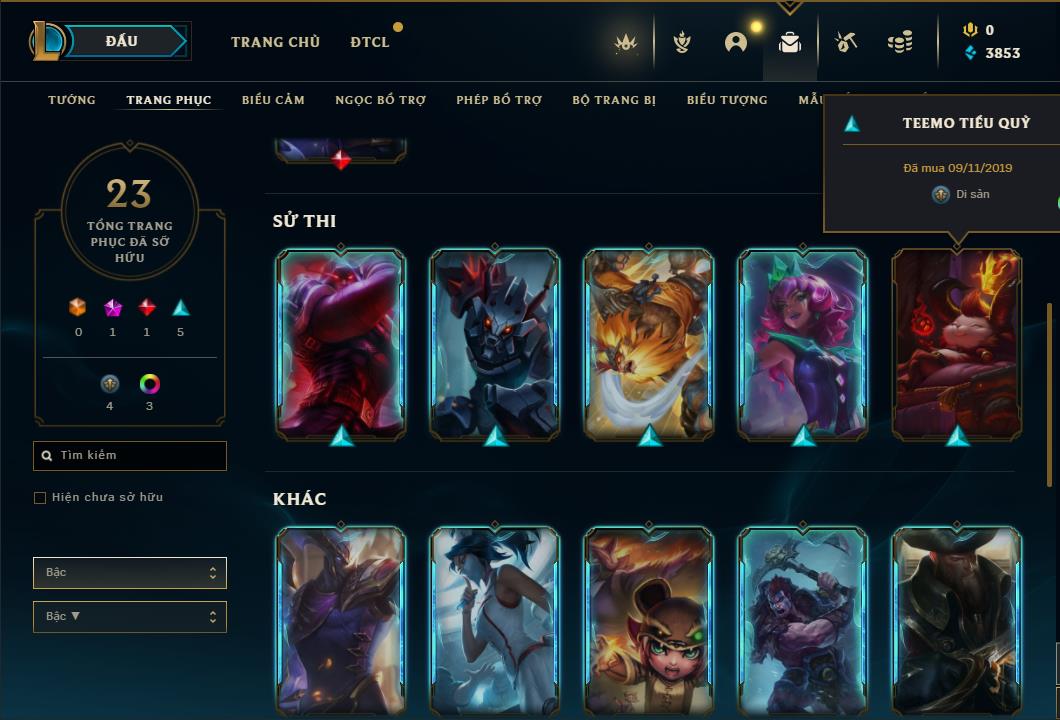Switch to the ĐTCL tab
The width and height of the screenshot is (1060, 720).
[370, 42]
